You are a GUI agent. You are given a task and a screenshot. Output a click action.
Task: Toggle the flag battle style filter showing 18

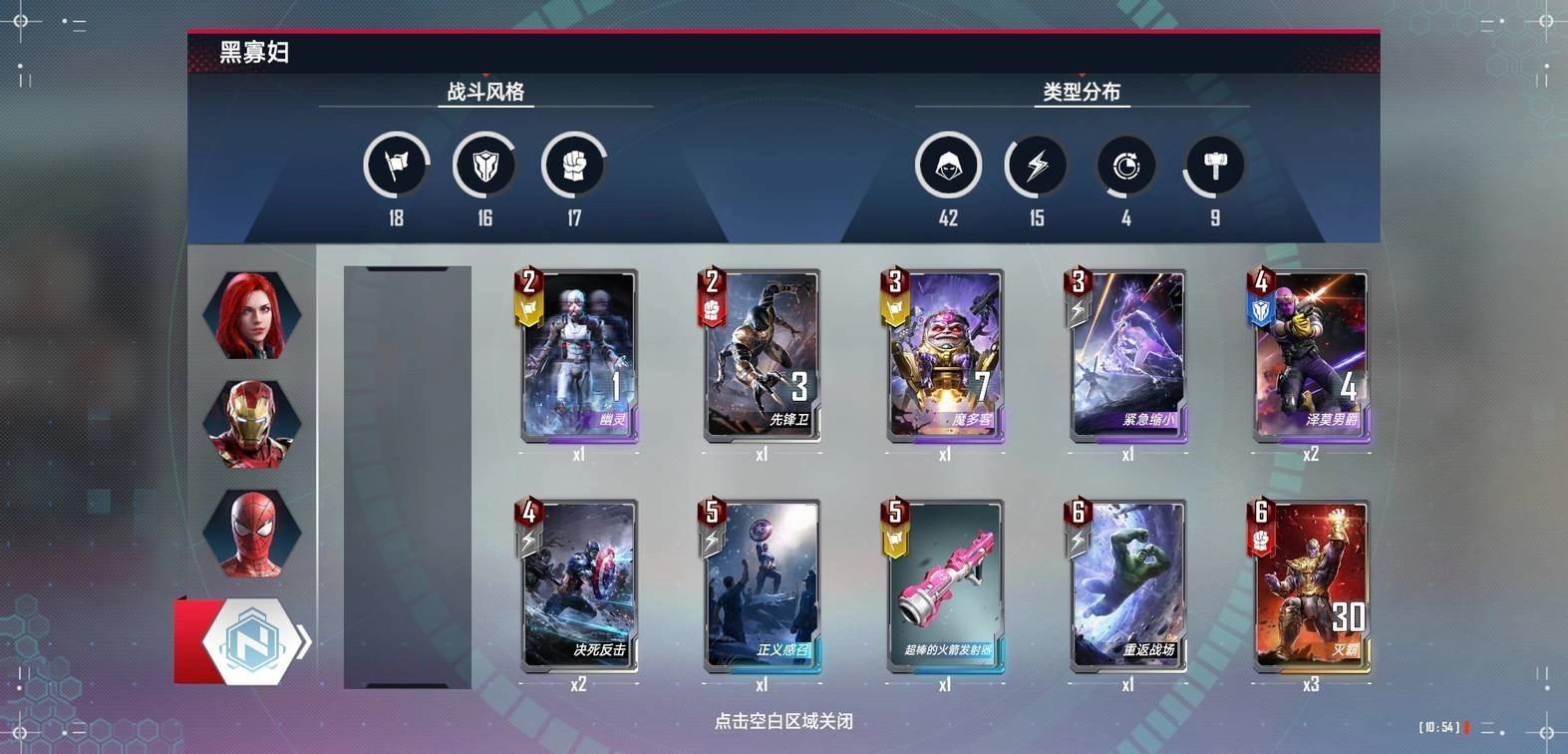point(396,166)
